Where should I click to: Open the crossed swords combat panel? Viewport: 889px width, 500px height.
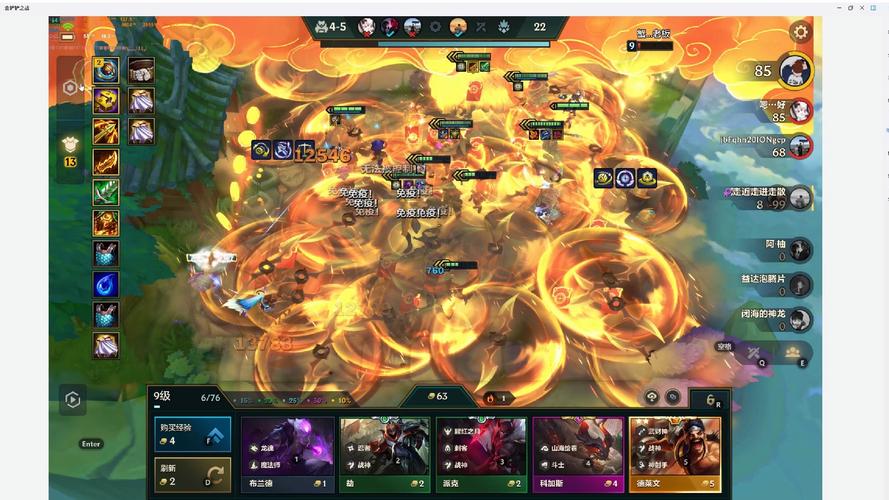point(753,352)
